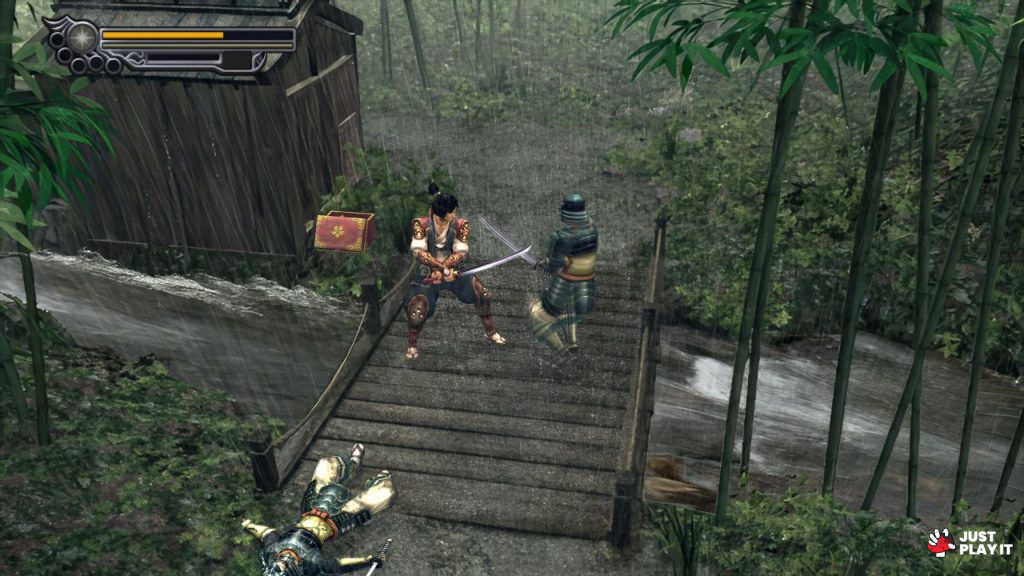This screenshot has width=1024, height=576.
Task: Click the glowing star orb emblem
Action: (82, 38)
